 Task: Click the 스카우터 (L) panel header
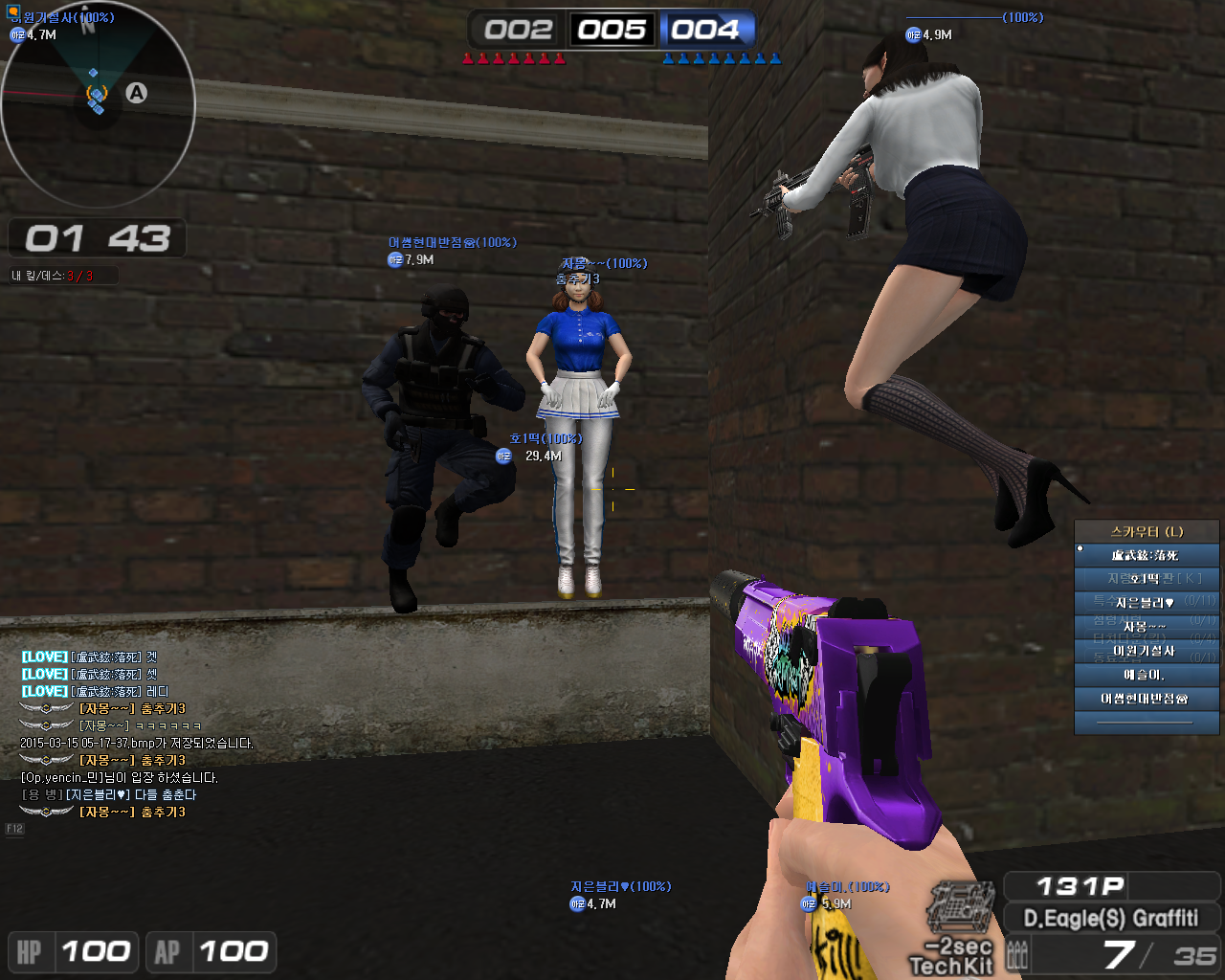[x=1147, y=531]
